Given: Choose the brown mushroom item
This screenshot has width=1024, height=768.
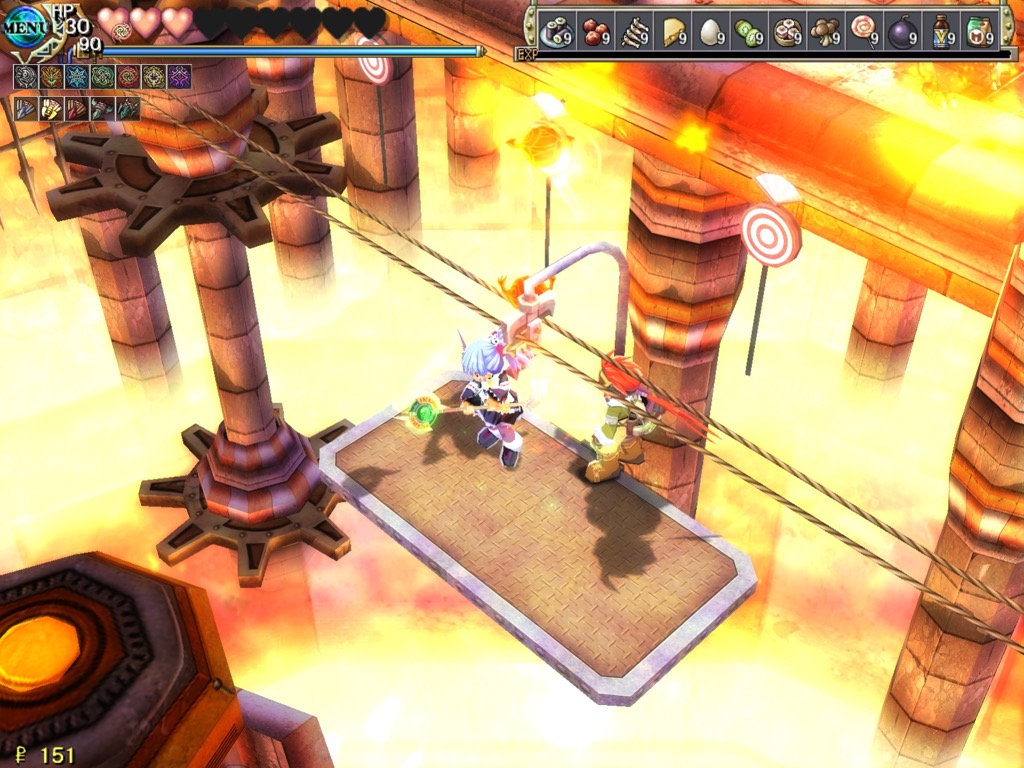Looking at the screenshot, I should tap(825, 32).
